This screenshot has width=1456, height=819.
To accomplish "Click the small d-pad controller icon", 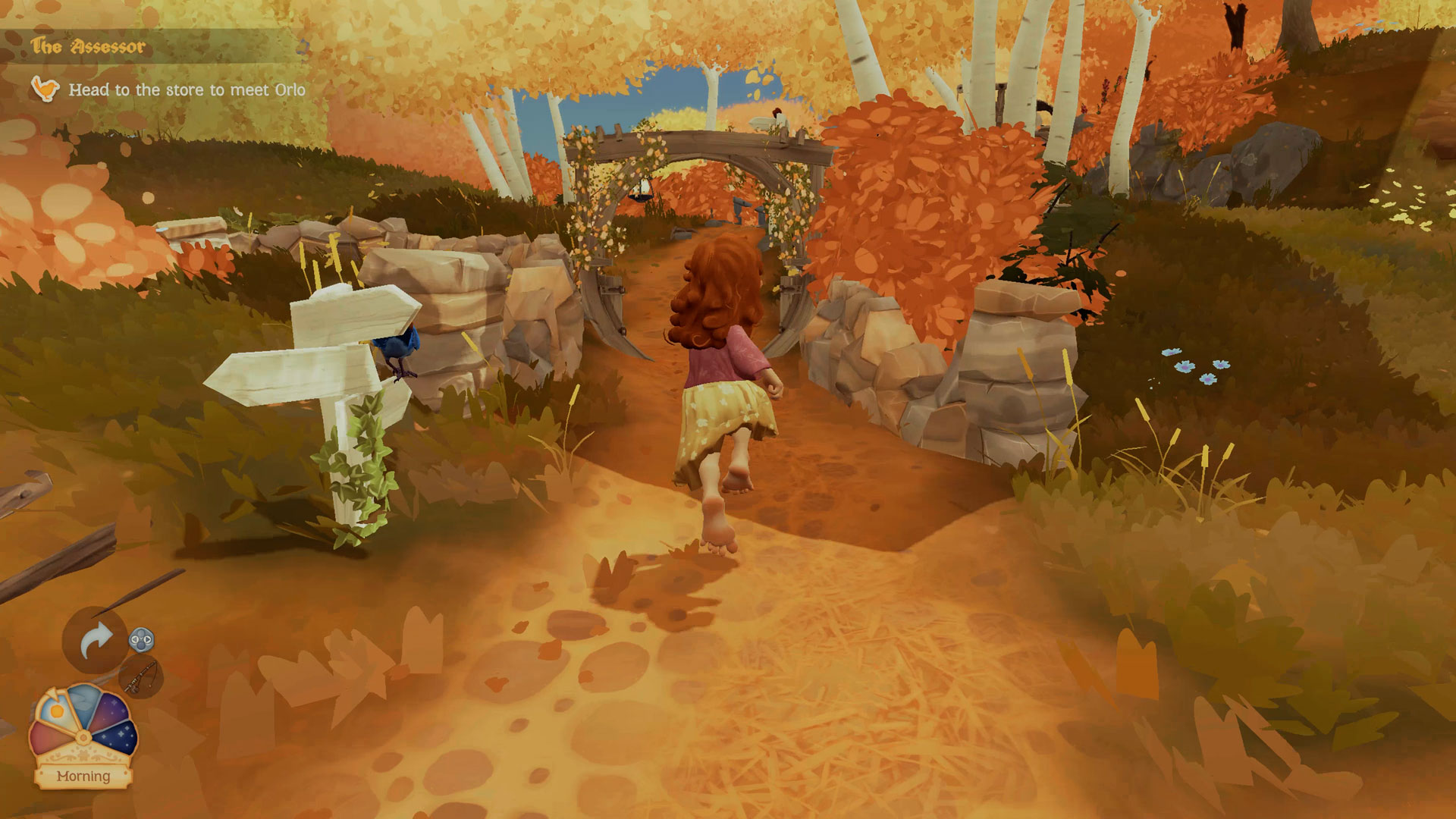I will tap(141, 639).
